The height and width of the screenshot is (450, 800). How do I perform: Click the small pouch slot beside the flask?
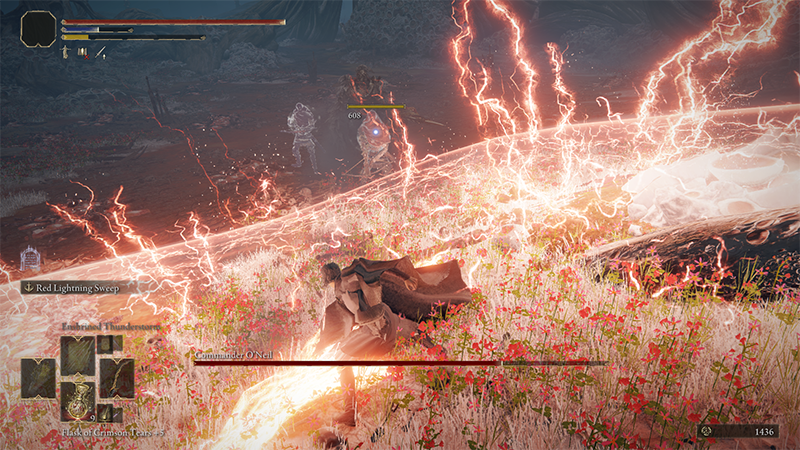pyautogui.click(x=109, y=413)
